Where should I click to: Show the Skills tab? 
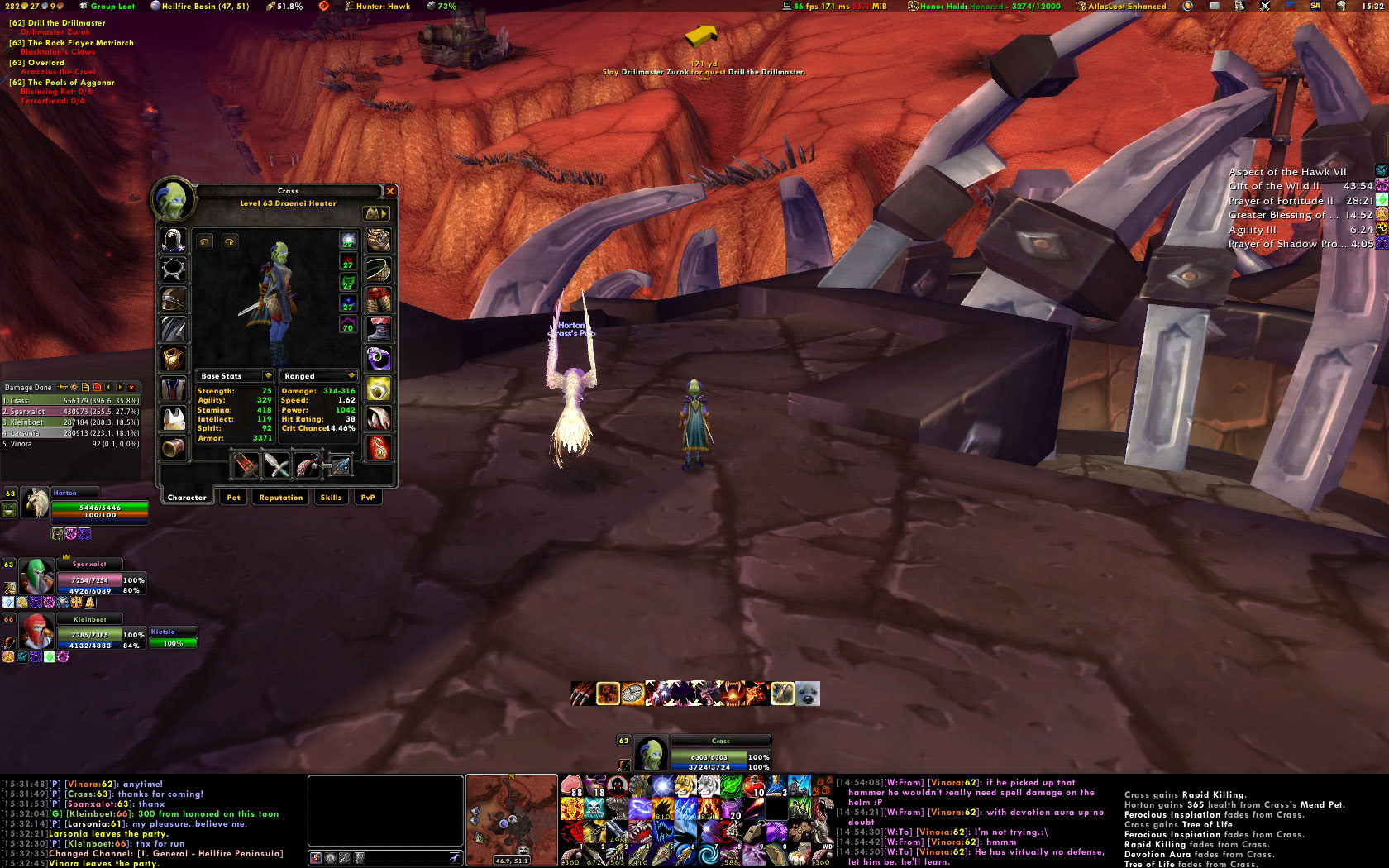(331, 498)
